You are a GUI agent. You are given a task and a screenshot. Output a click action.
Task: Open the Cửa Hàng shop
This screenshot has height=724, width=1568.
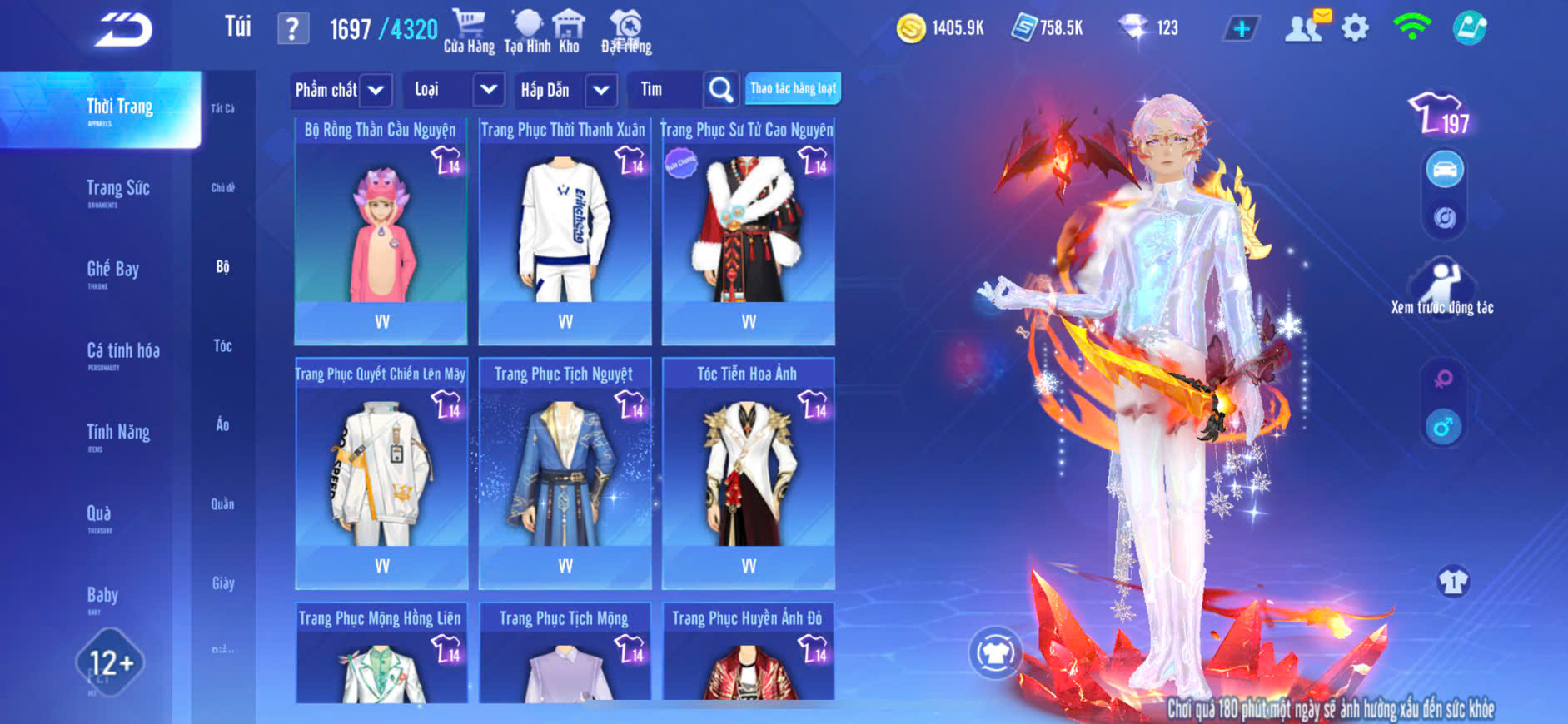[x=469, y=31]
